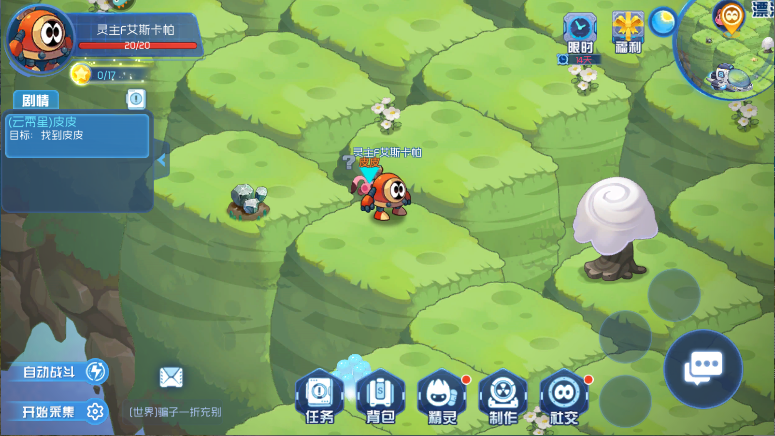Open the 制作 (Crafting) menu
775x436 pixels.
pyautogui.click(x=502, y=397)
